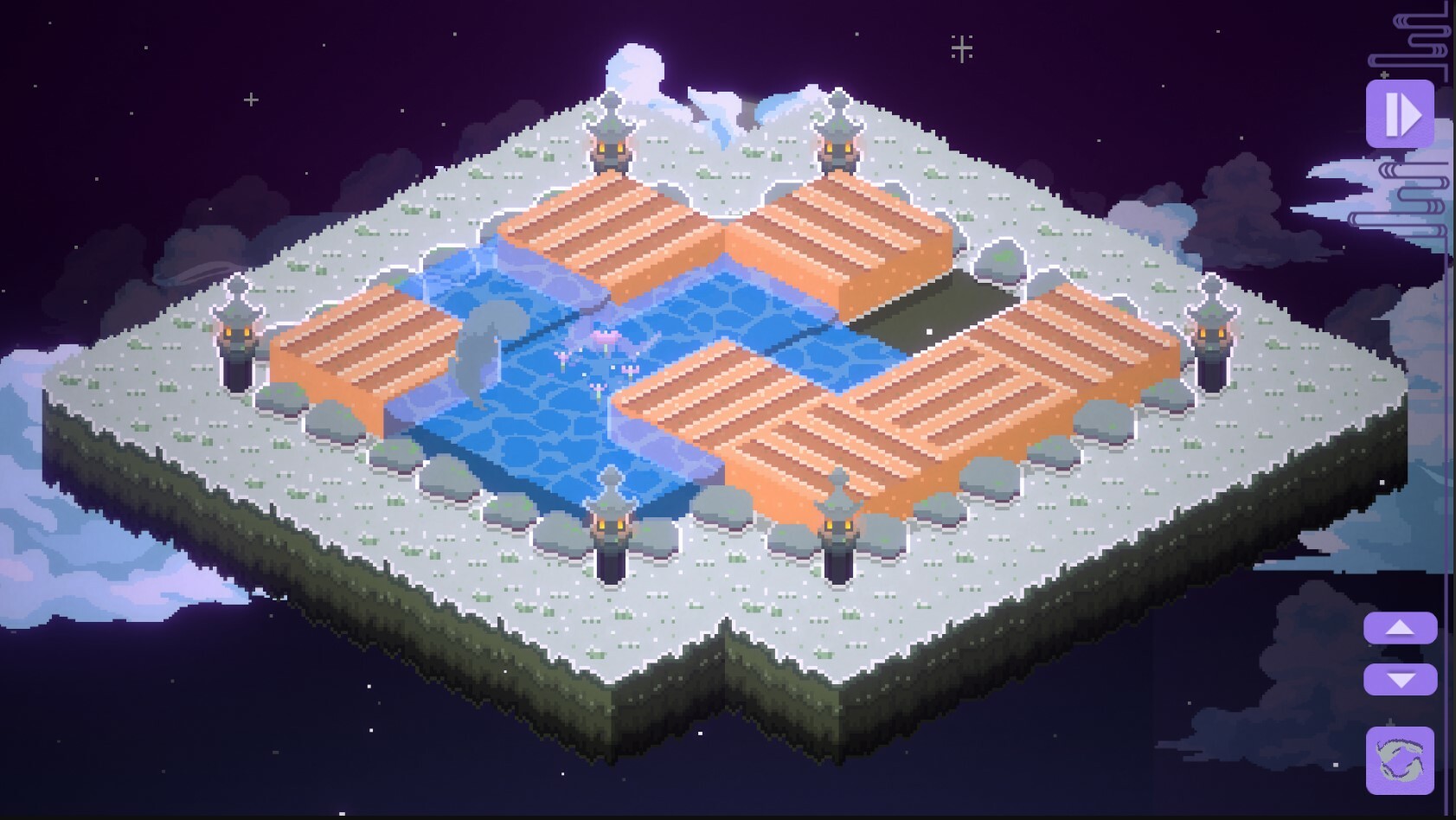Click the step-forward play button
The width and height of the screenshot is (1456, 820).
point(1401,112)
